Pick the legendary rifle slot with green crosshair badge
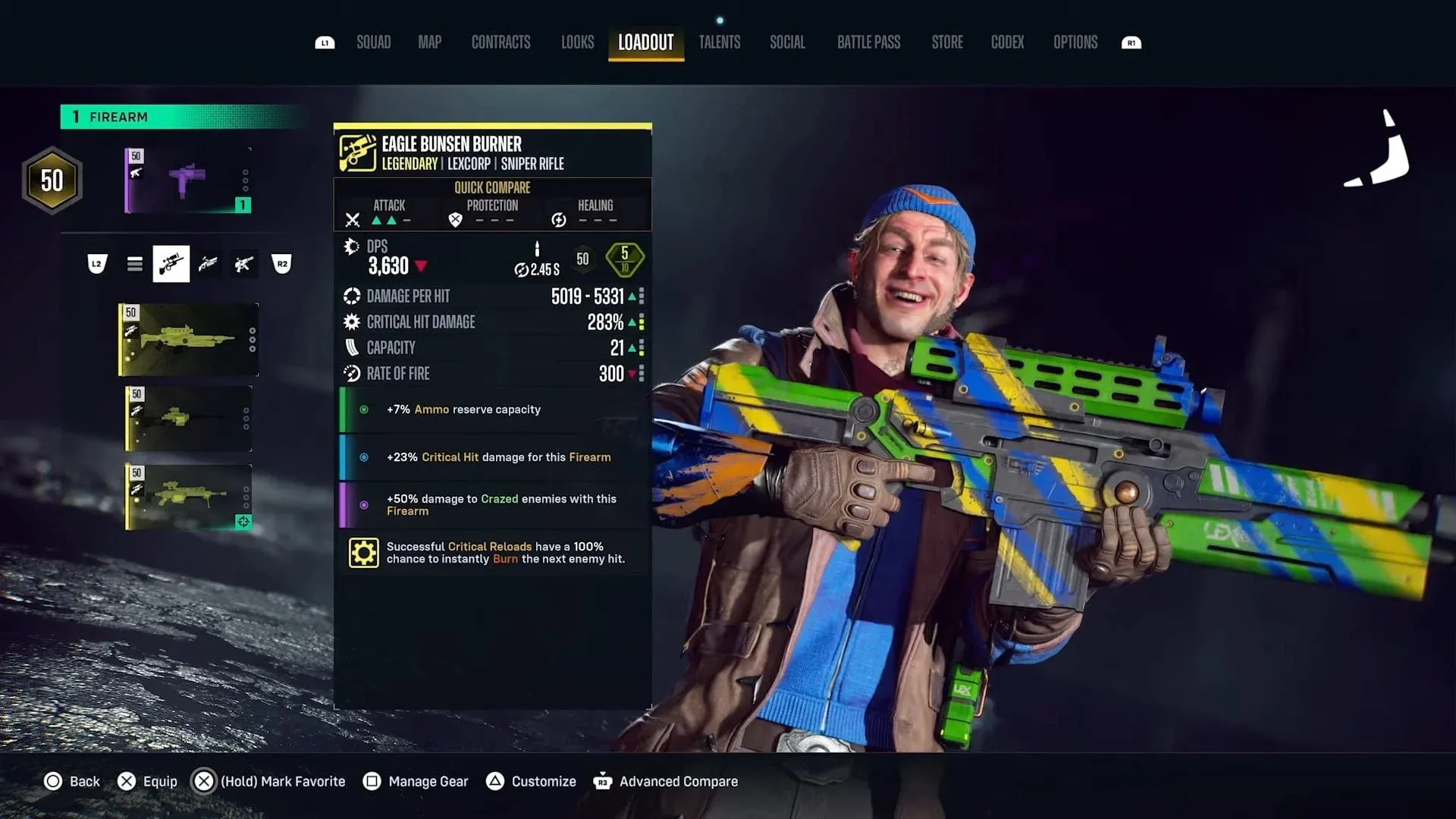 click(188, 497)
